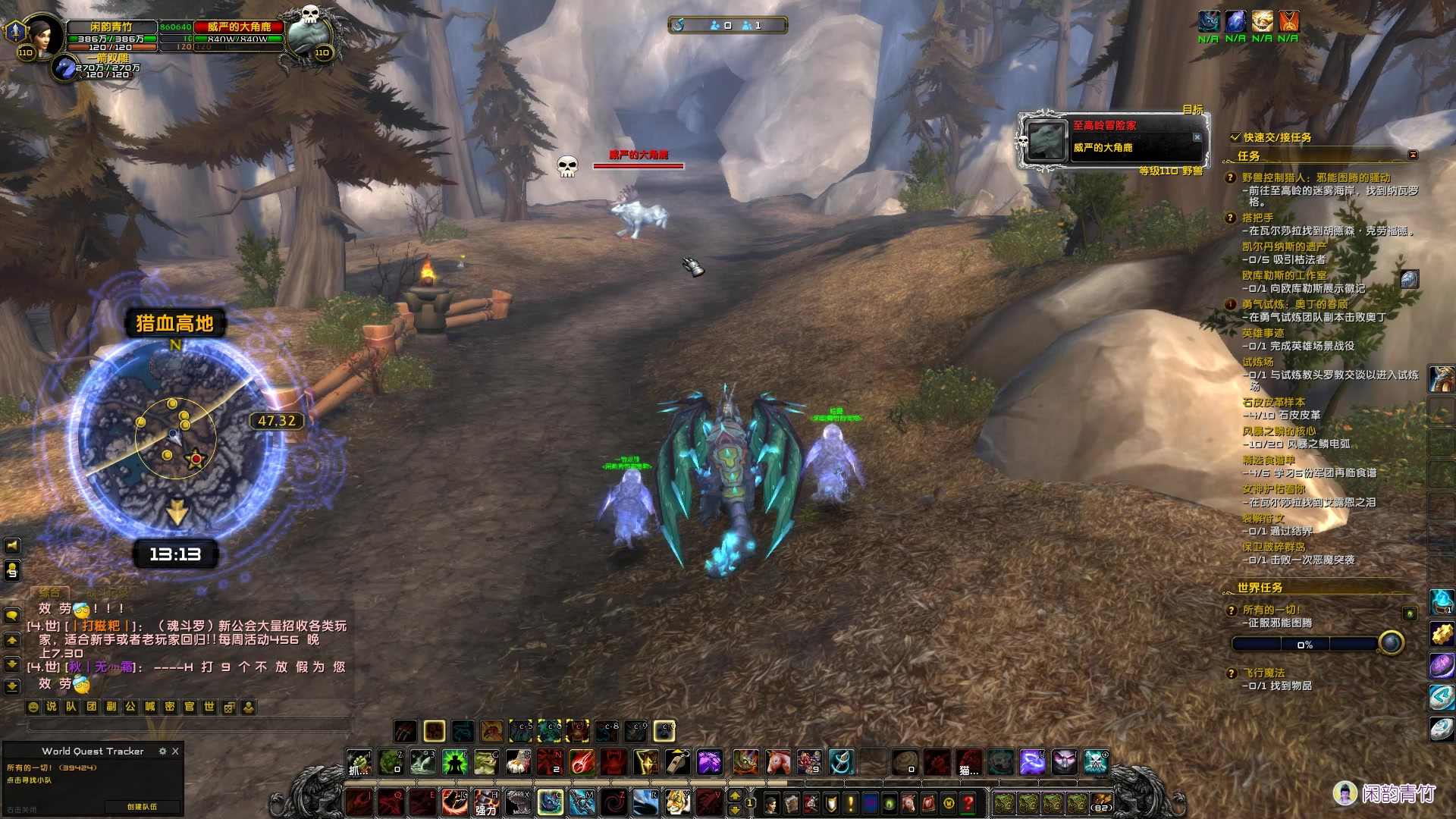Collapse the 任务 quest tracker header
The height and width of the screenshot is (819, 1456).
1413,155
